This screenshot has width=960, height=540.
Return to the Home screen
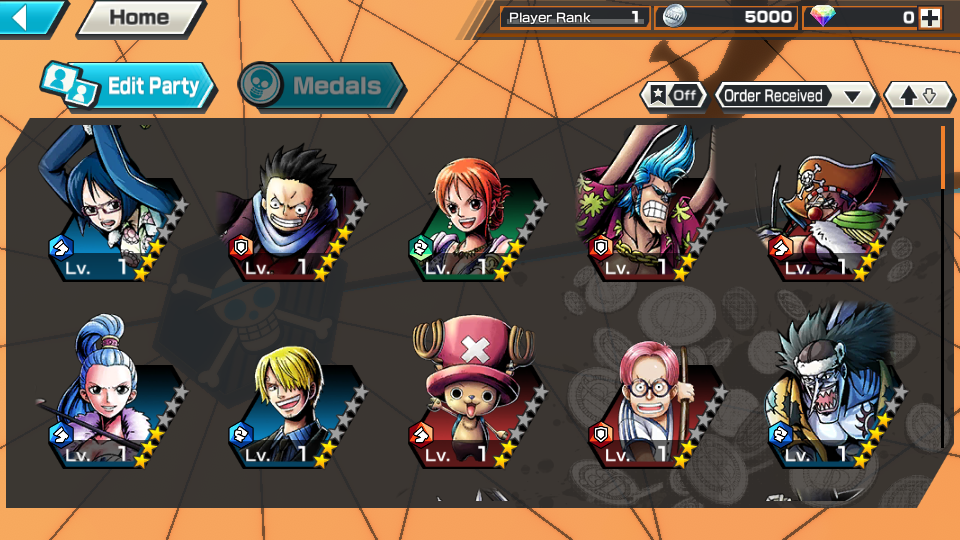139,17
